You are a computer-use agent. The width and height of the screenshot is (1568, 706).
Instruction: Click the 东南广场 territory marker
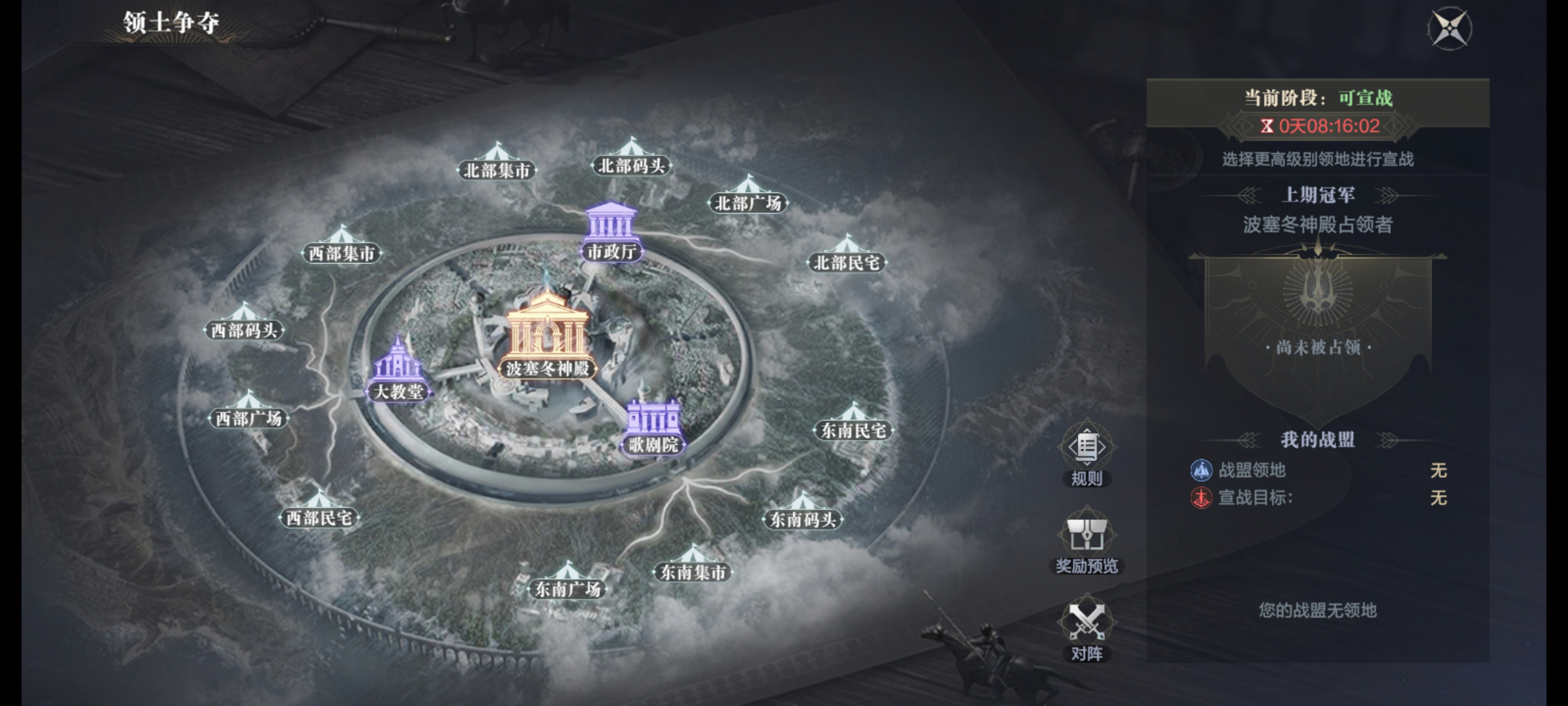pyautogui.click(x=567, y=582)
